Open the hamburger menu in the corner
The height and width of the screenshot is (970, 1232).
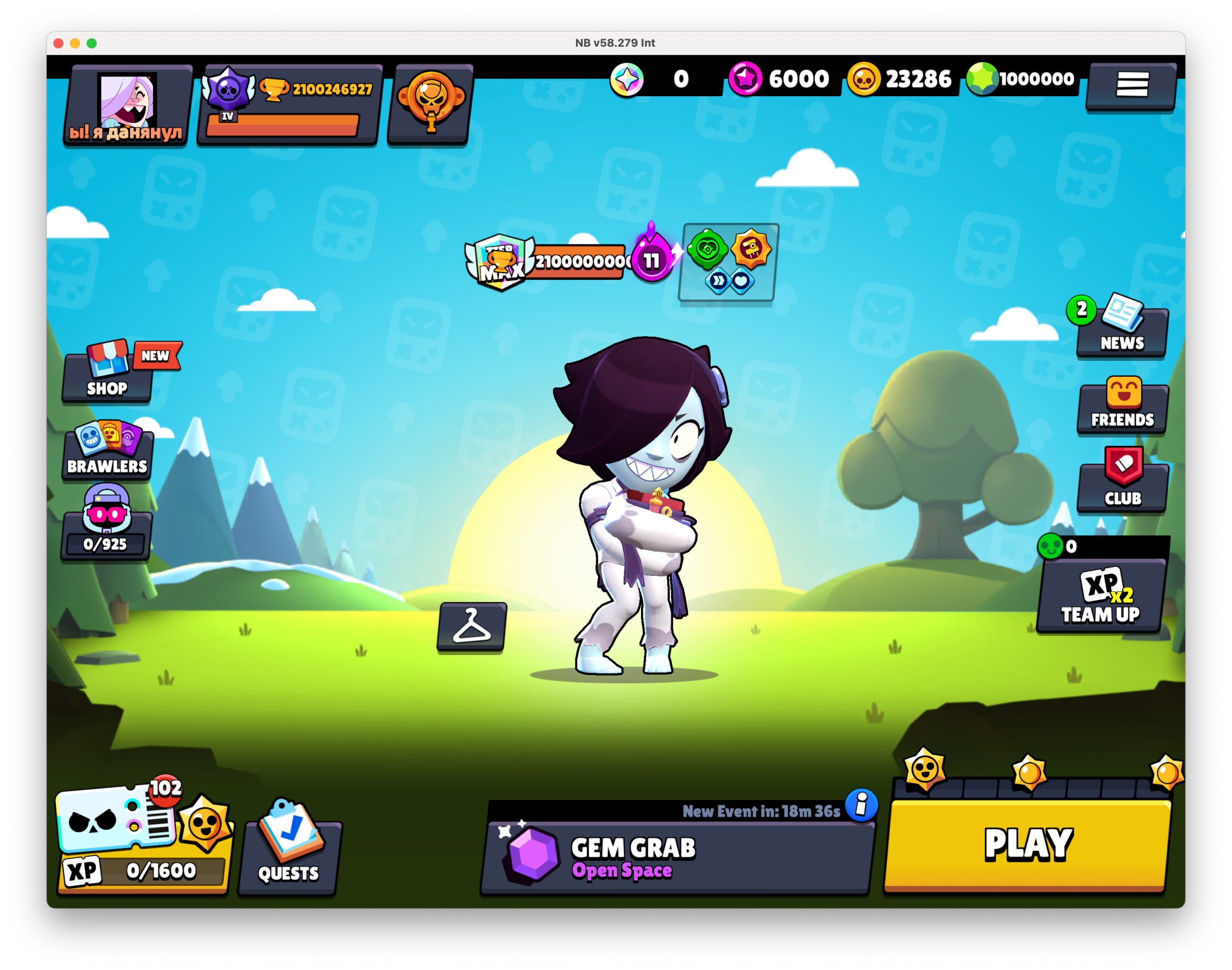click(1133, 84)
